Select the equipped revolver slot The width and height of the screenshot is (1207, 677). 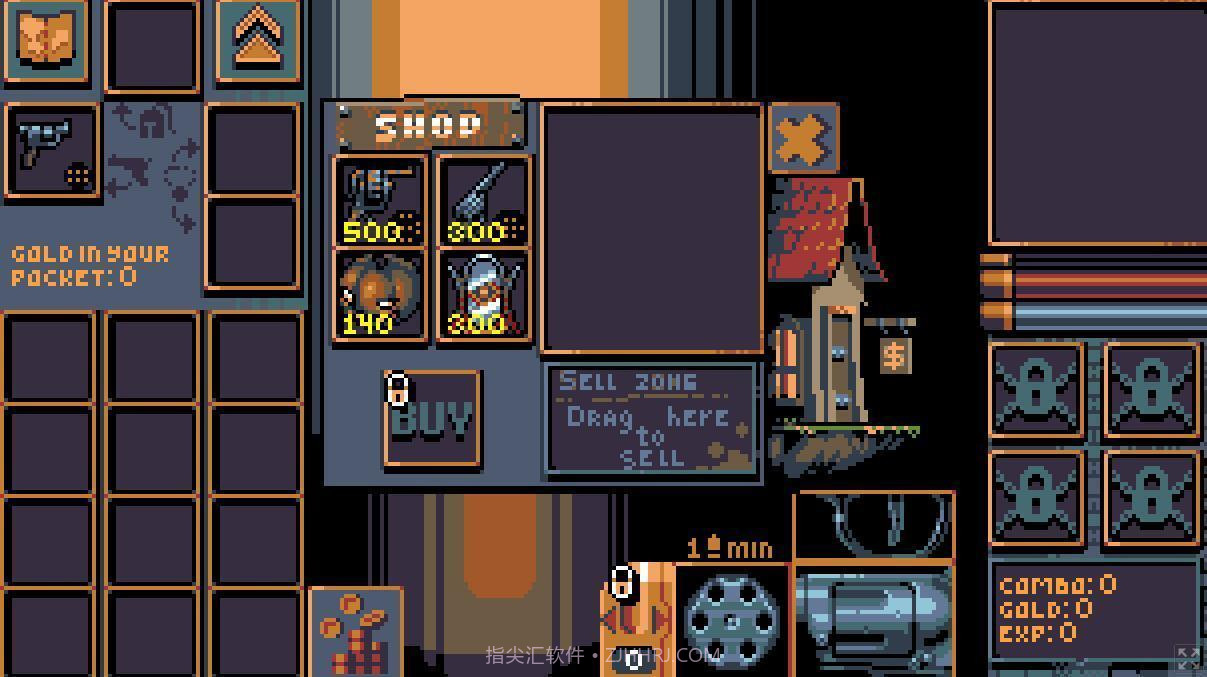[x=52, y=152]
